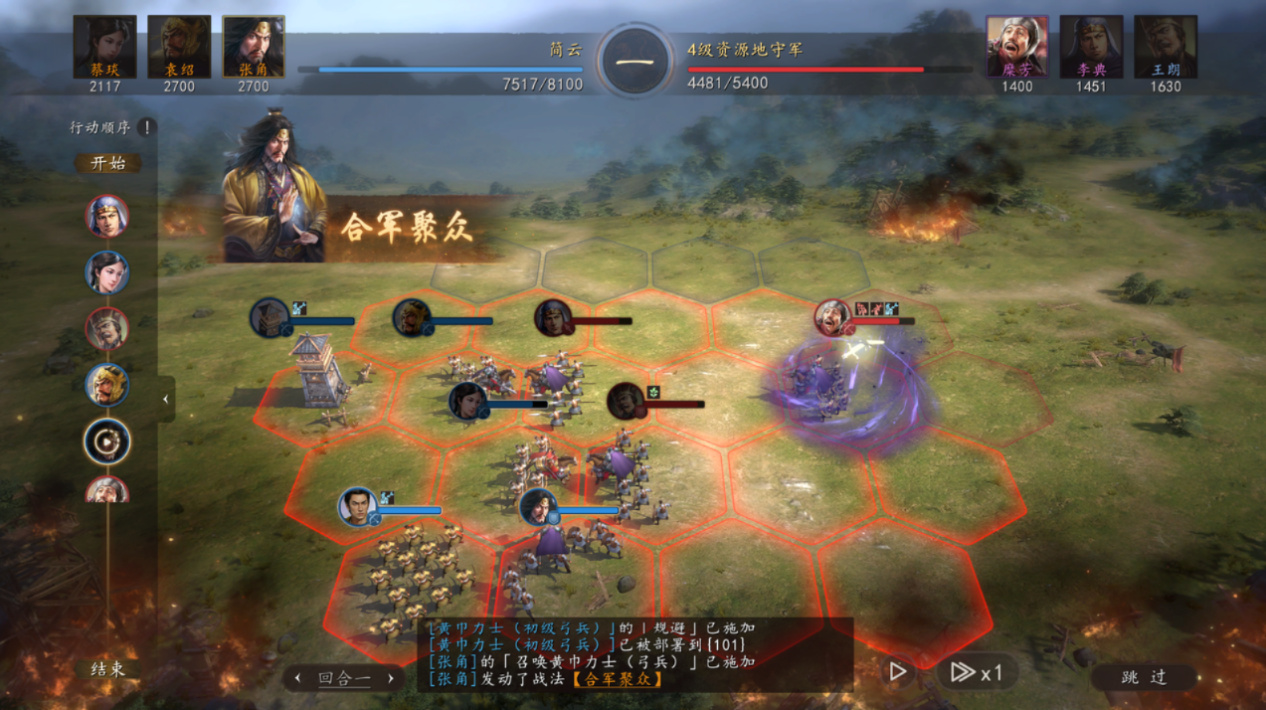Select 蔡琰's portrait in the top bar
This screenshot has height=710, width=1266.
[x=105, y=46]
